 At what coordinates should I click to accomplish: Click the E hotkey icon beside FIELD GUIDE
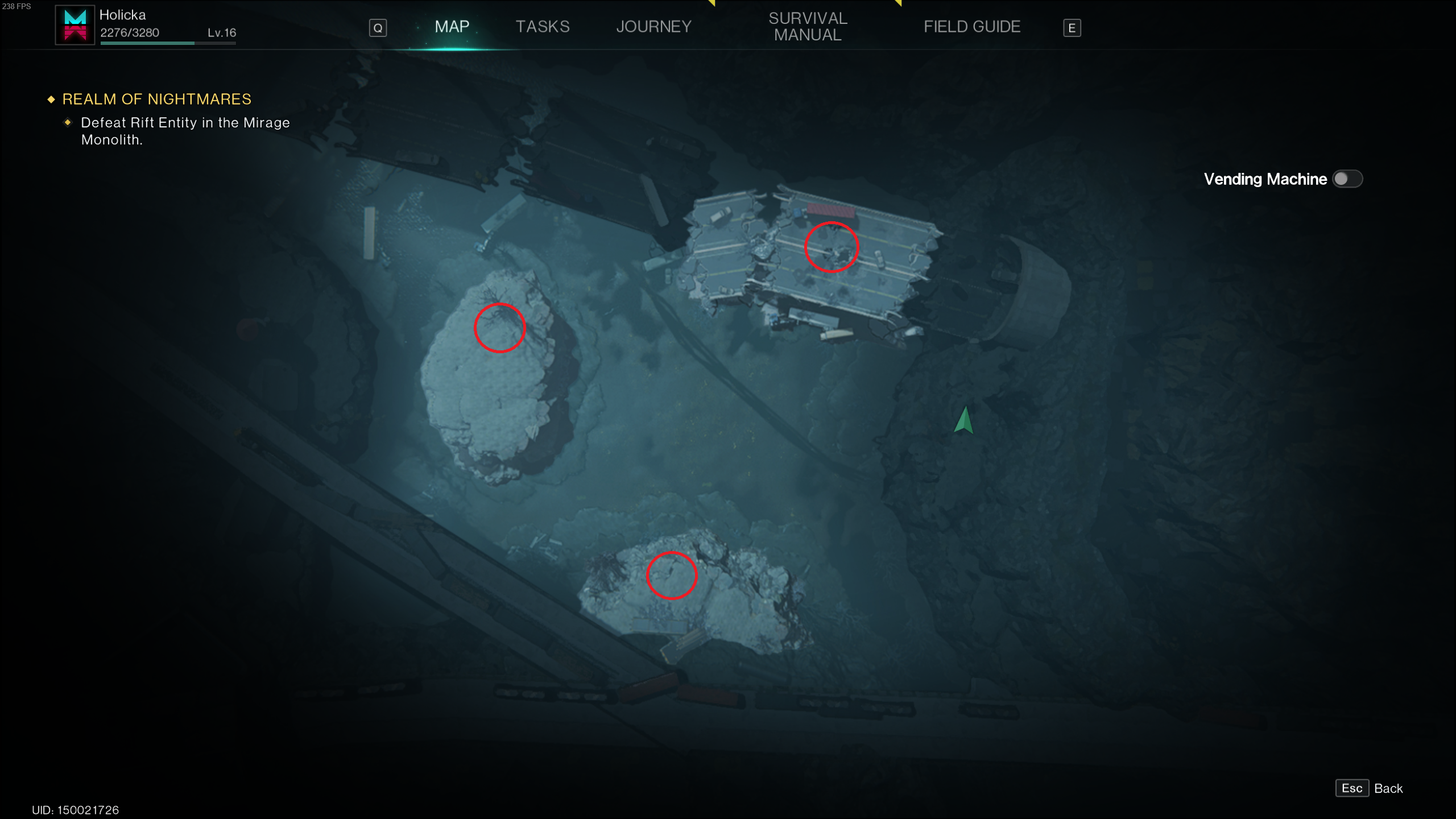coord(1072,27)
